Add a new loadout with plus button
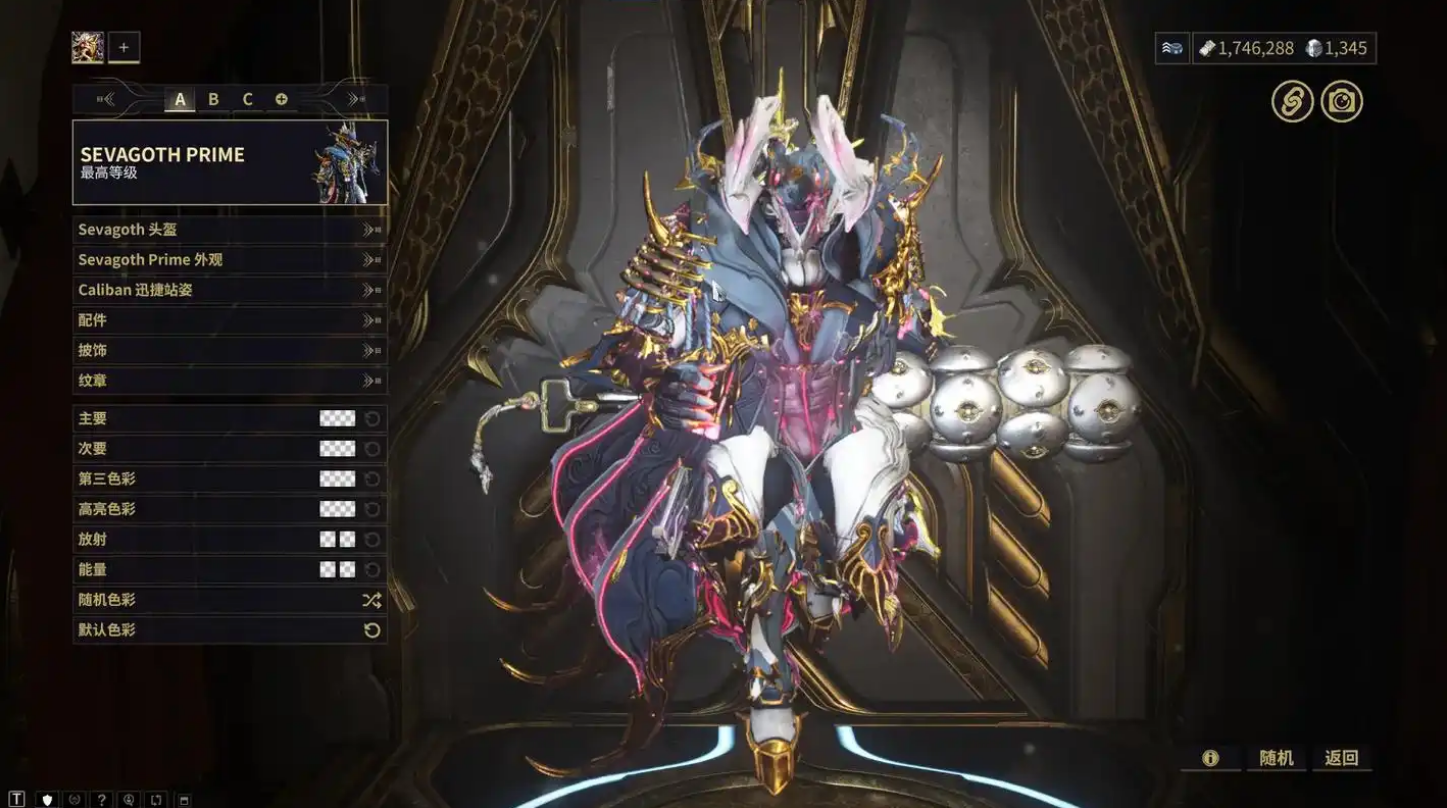 pos(124,47)
